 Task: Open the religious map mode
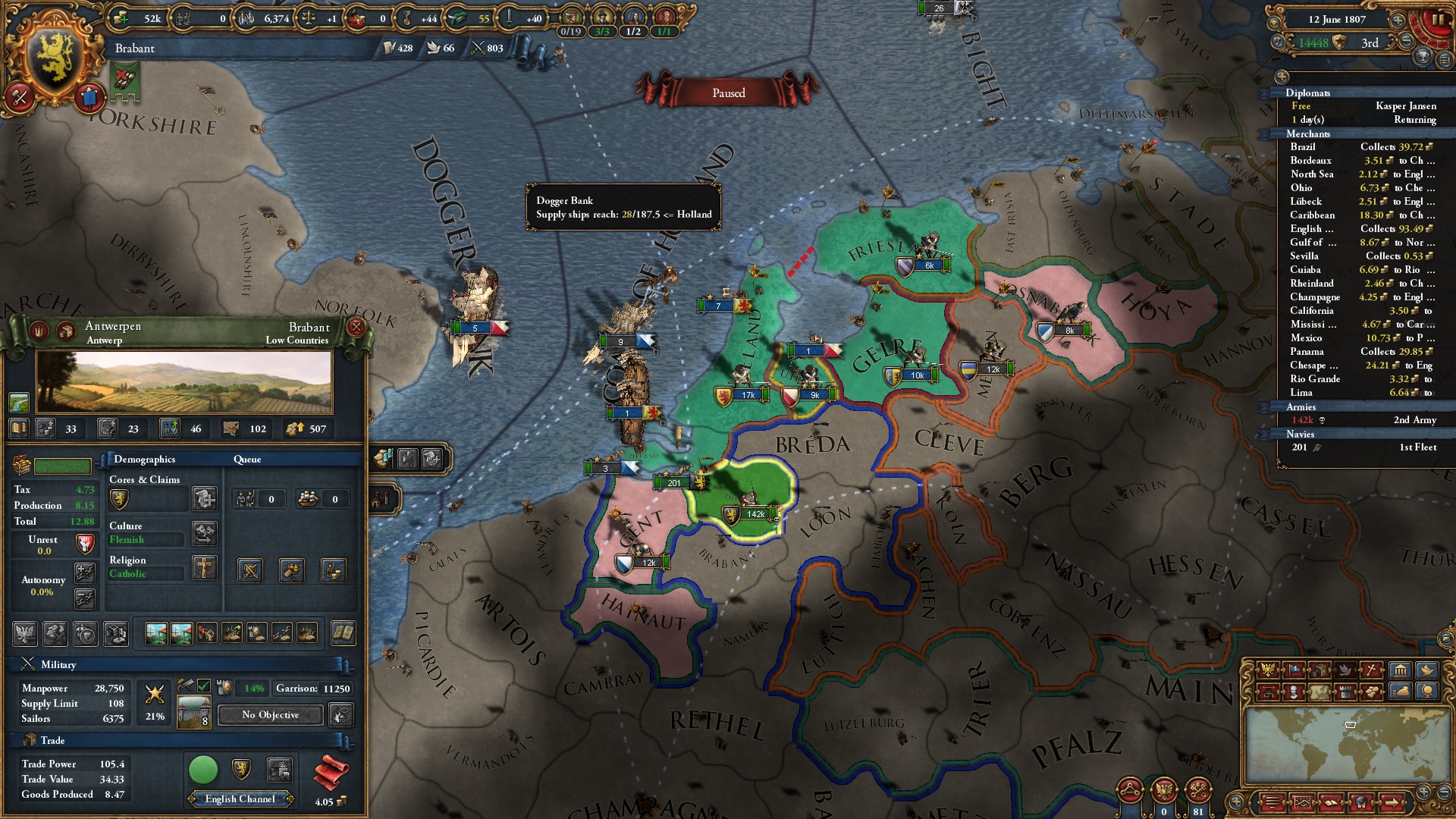click(1370, 670)
